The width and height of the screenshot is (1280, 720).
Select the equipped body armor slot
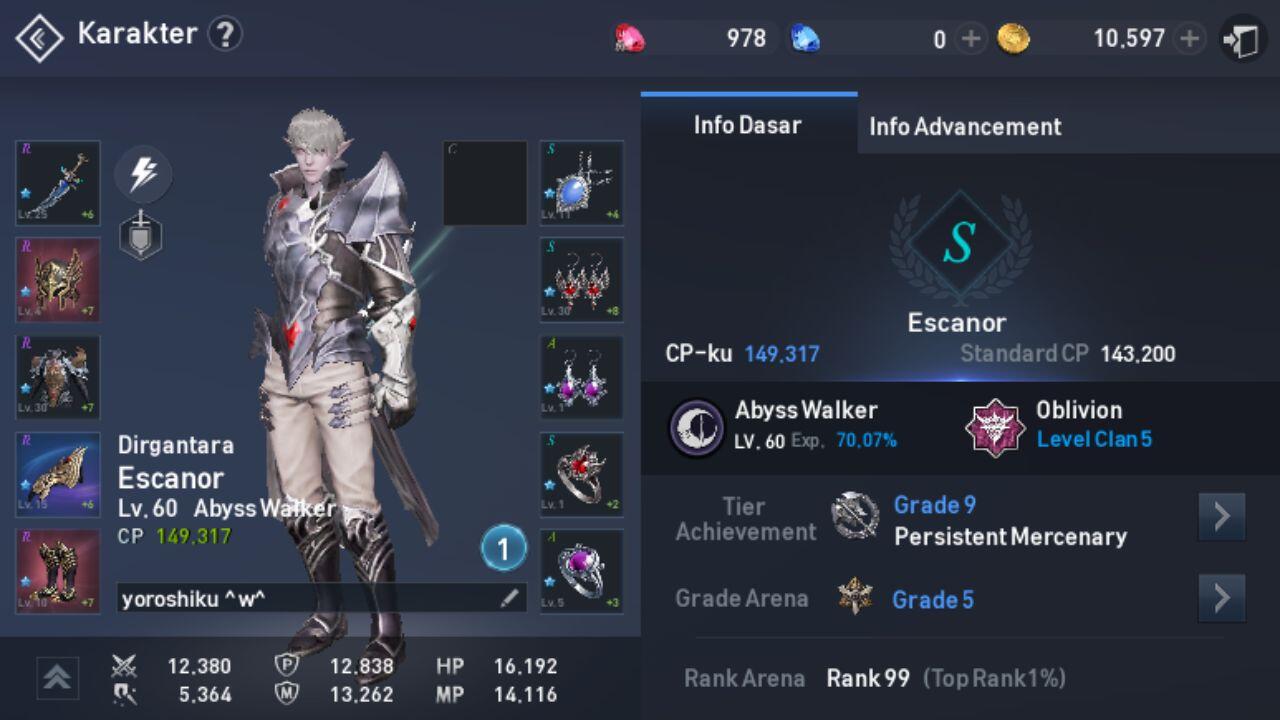[x=58, y=377]
